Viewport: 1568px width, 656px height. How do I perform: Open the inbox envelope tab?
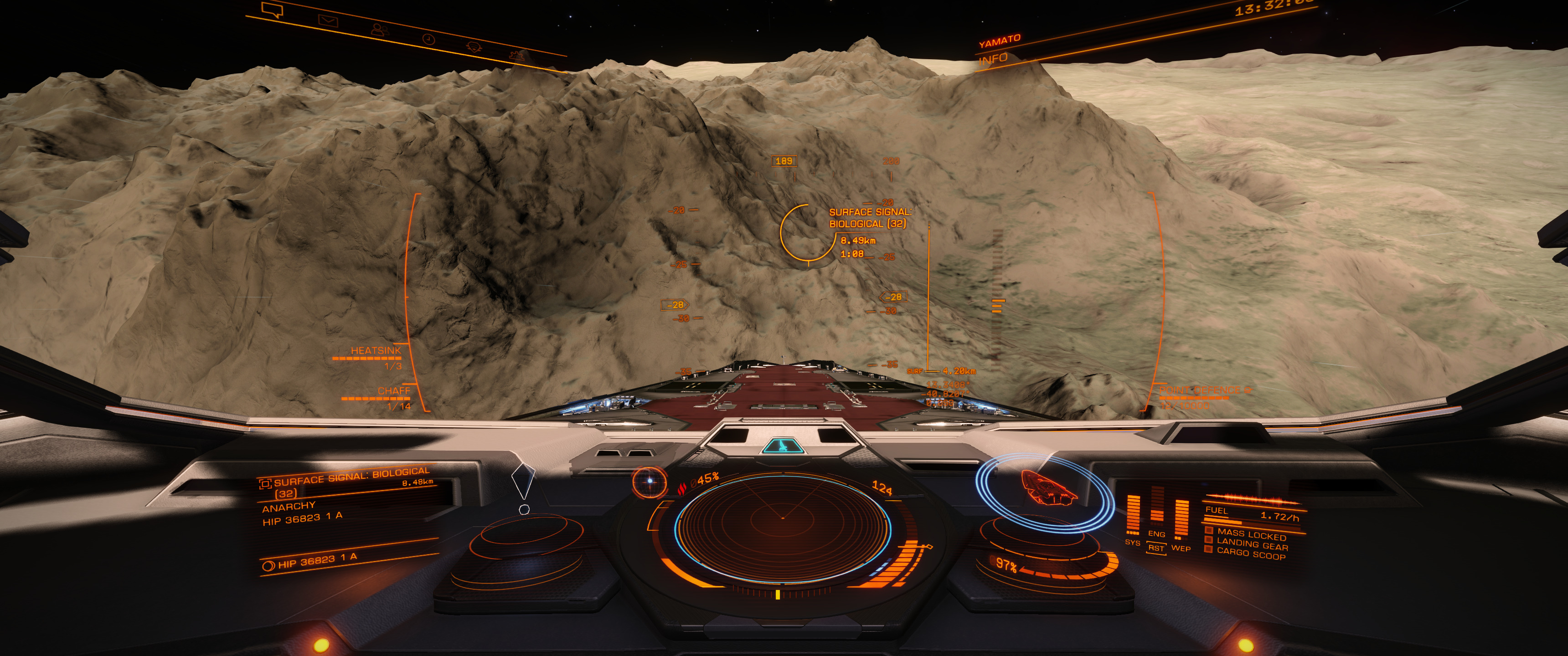click(328, 20)
